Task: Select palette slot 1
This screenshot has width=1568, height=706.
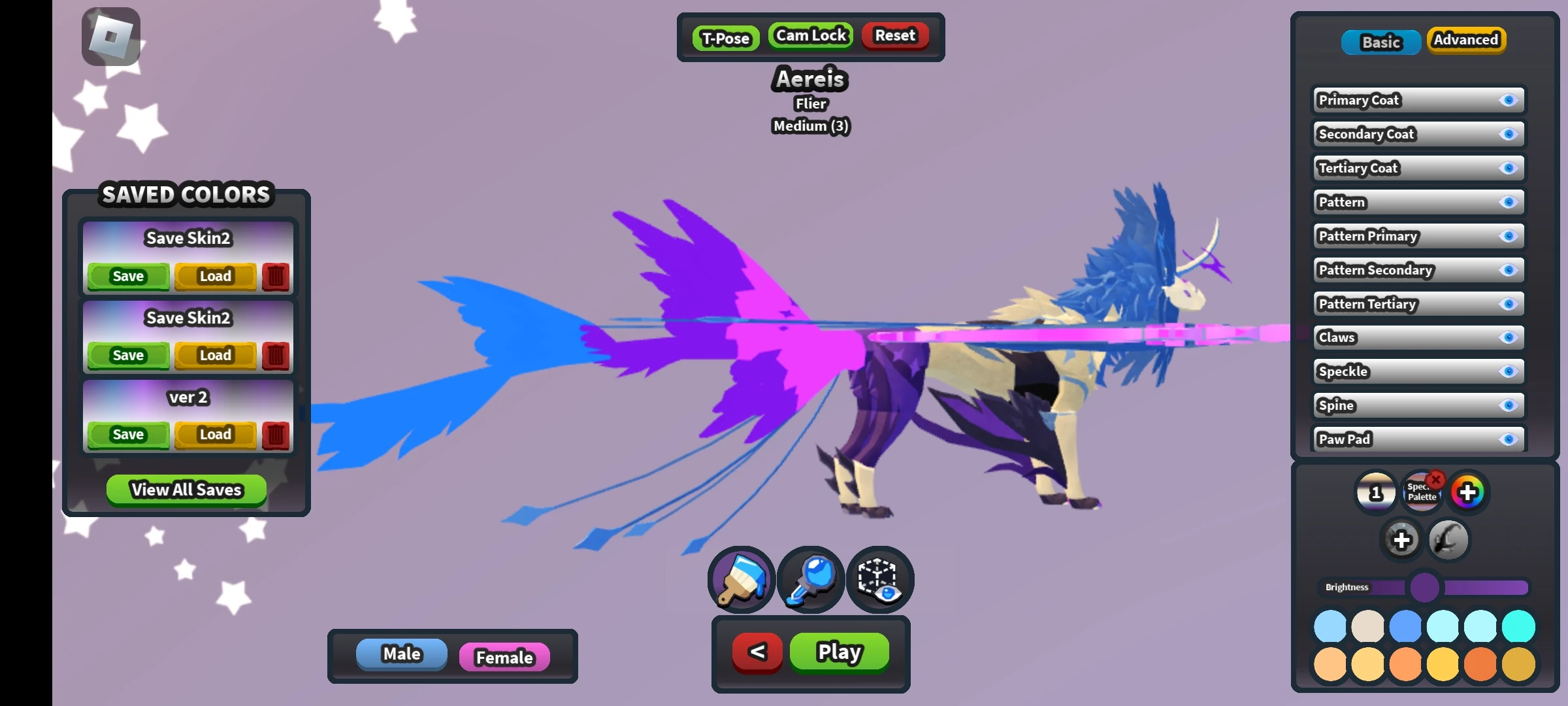Action: coord(1377,492)
